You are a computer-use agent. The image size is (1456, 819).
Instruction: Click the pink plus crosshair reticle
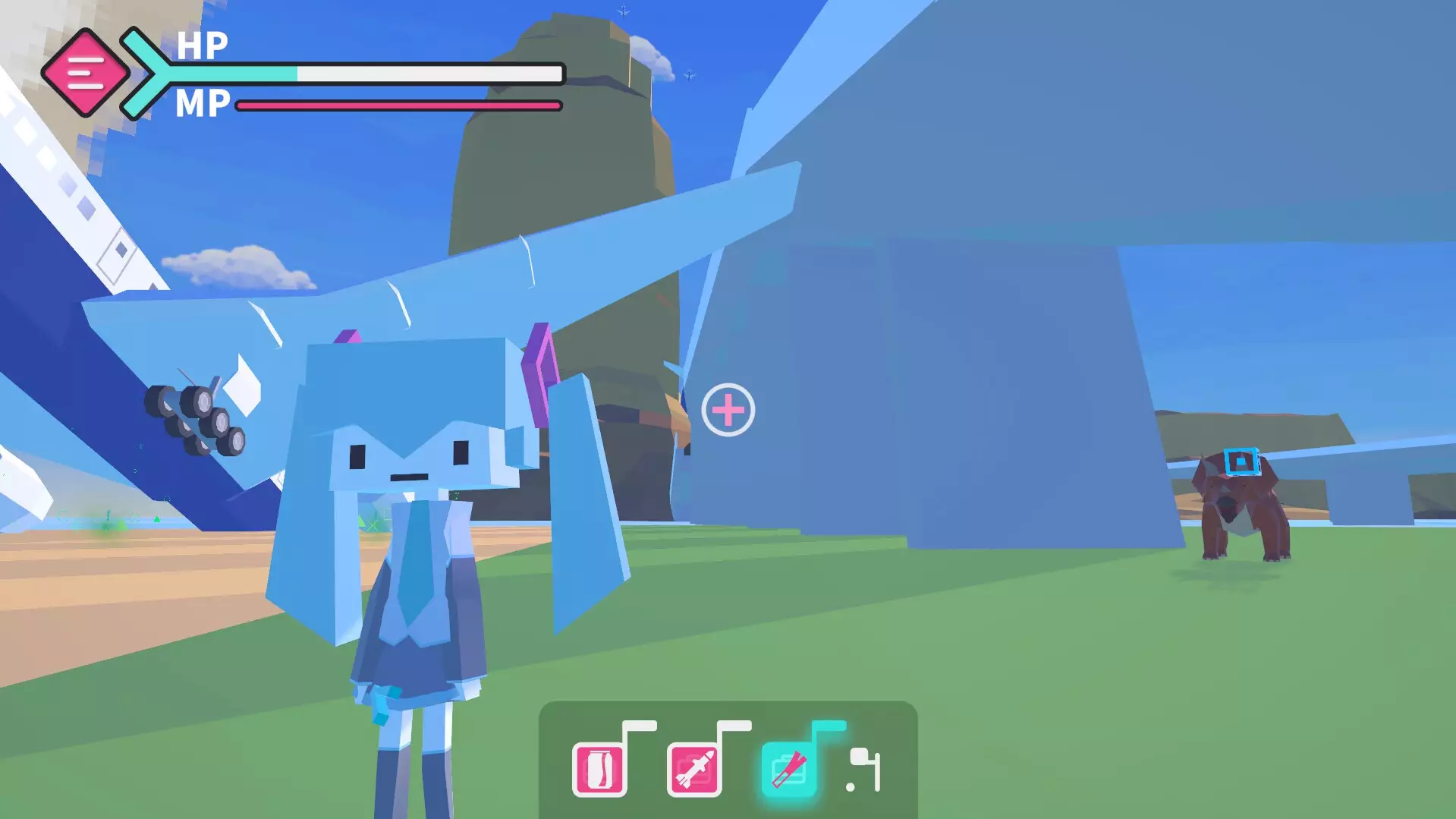coord(729,410)
